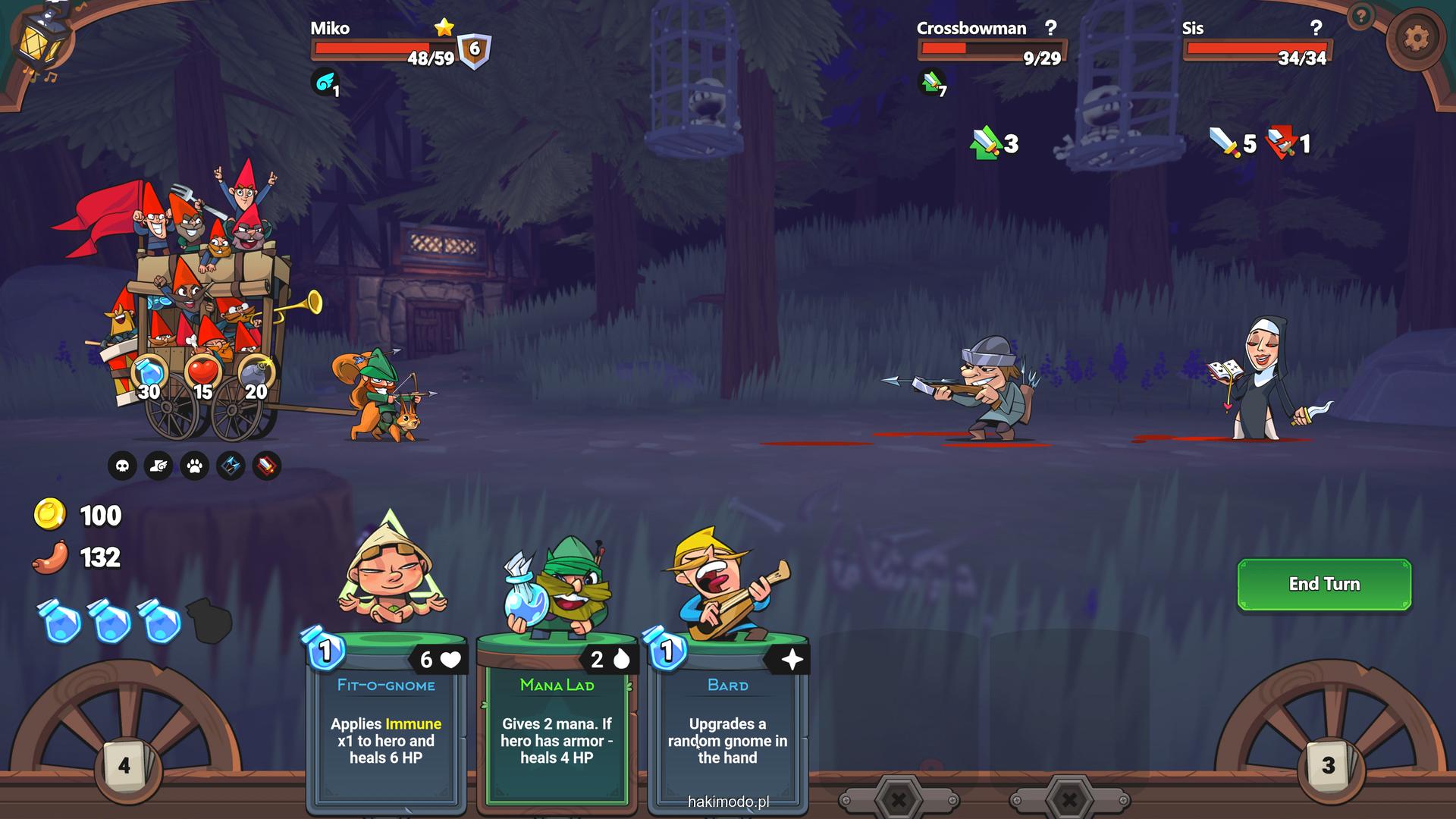The height and width of the screenshot is (819, 1456).
Task: Show Crossbowman info via question mark
Action: coord(1050,28)
